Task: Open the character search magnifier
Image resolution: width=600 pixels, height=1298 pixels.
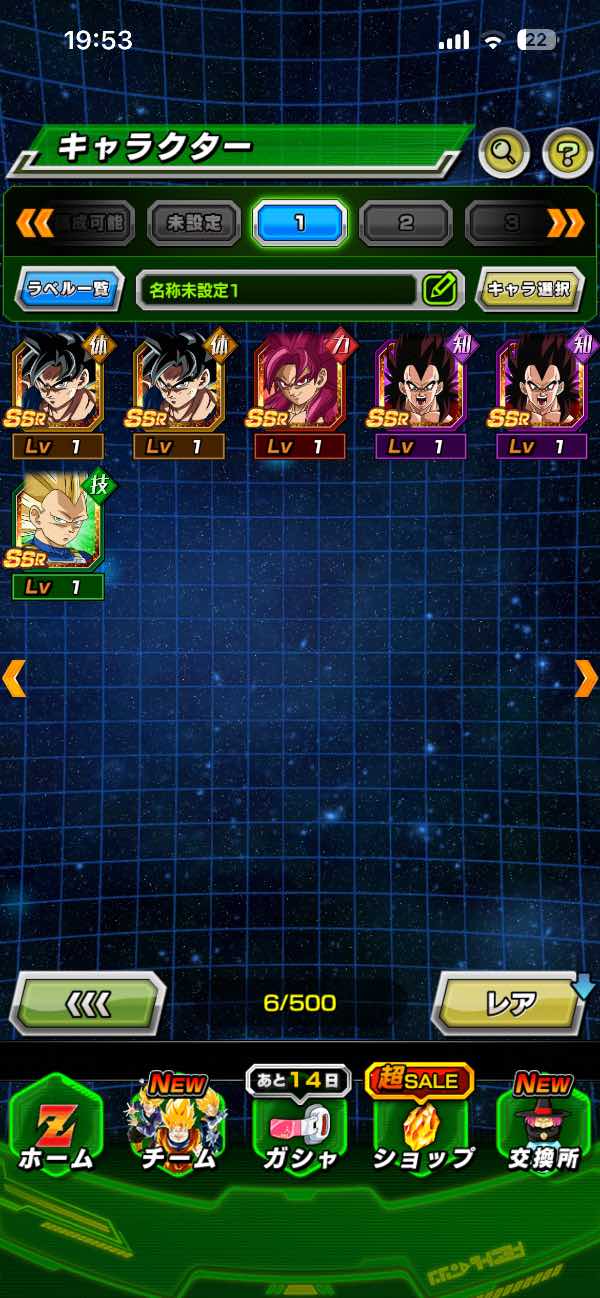Action: click(x=504, y=153)
